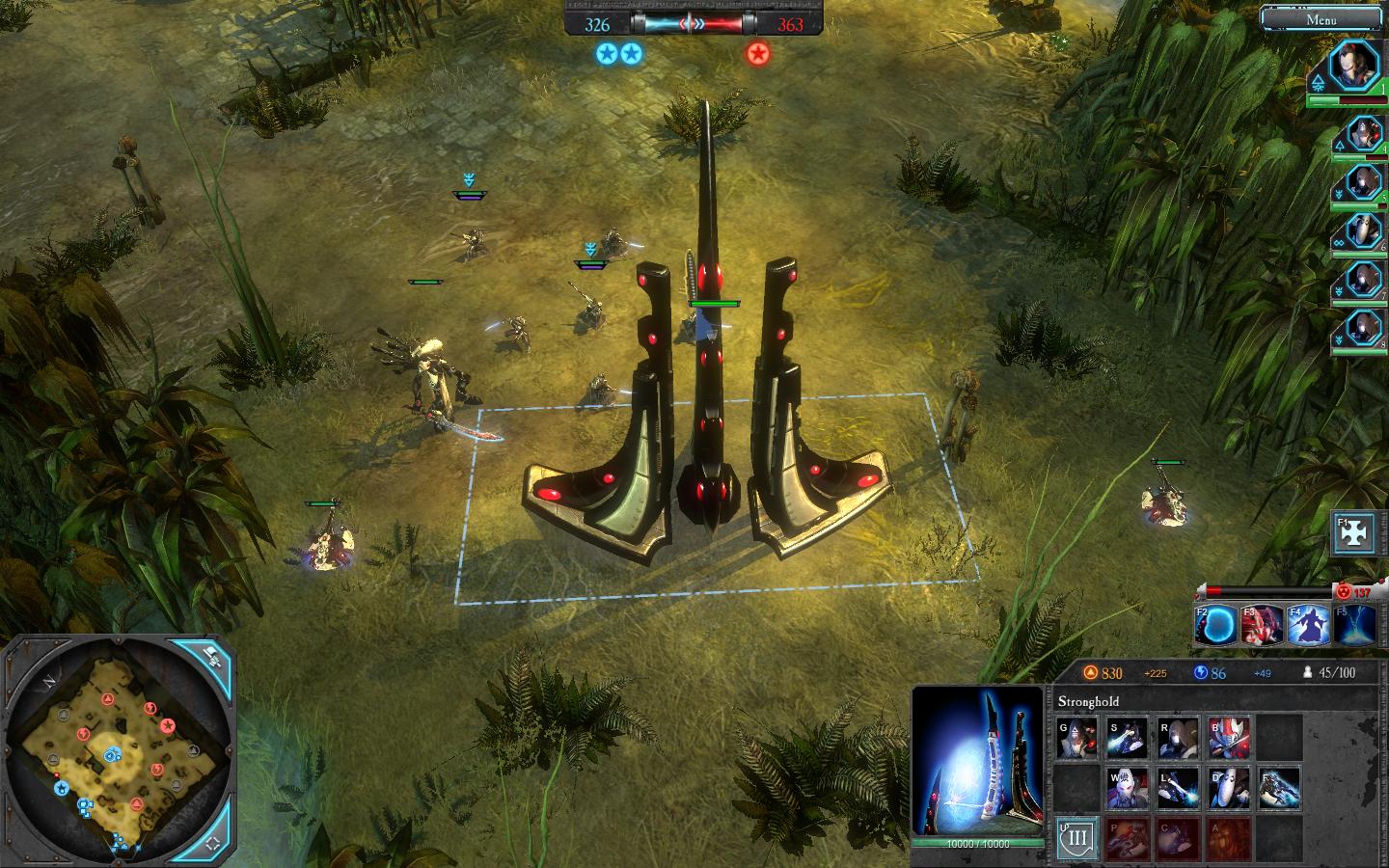Activate the F2 blue orb global ability

[1217, 625]
